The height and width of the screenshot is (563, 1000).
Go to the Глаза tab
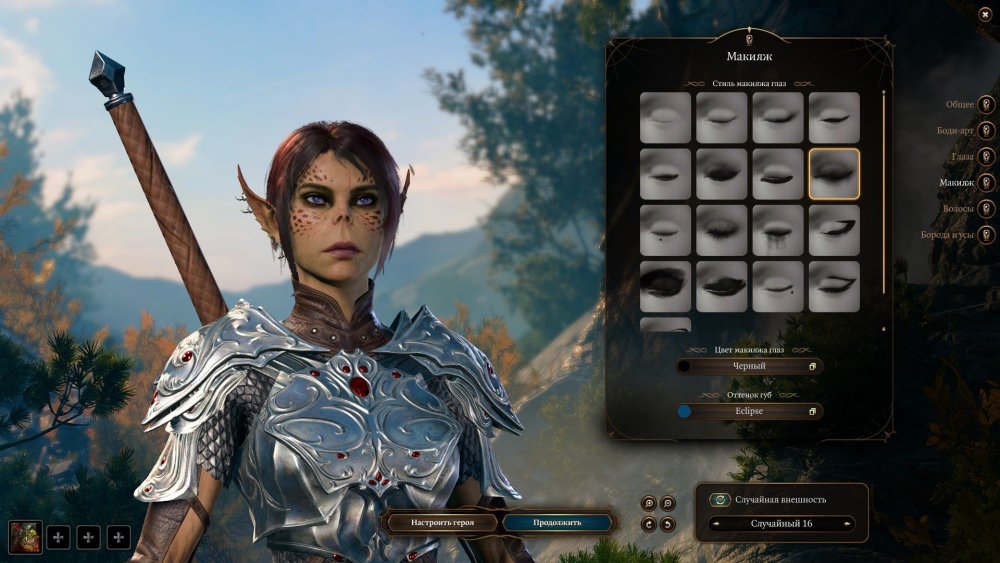[x=986, y=157]
